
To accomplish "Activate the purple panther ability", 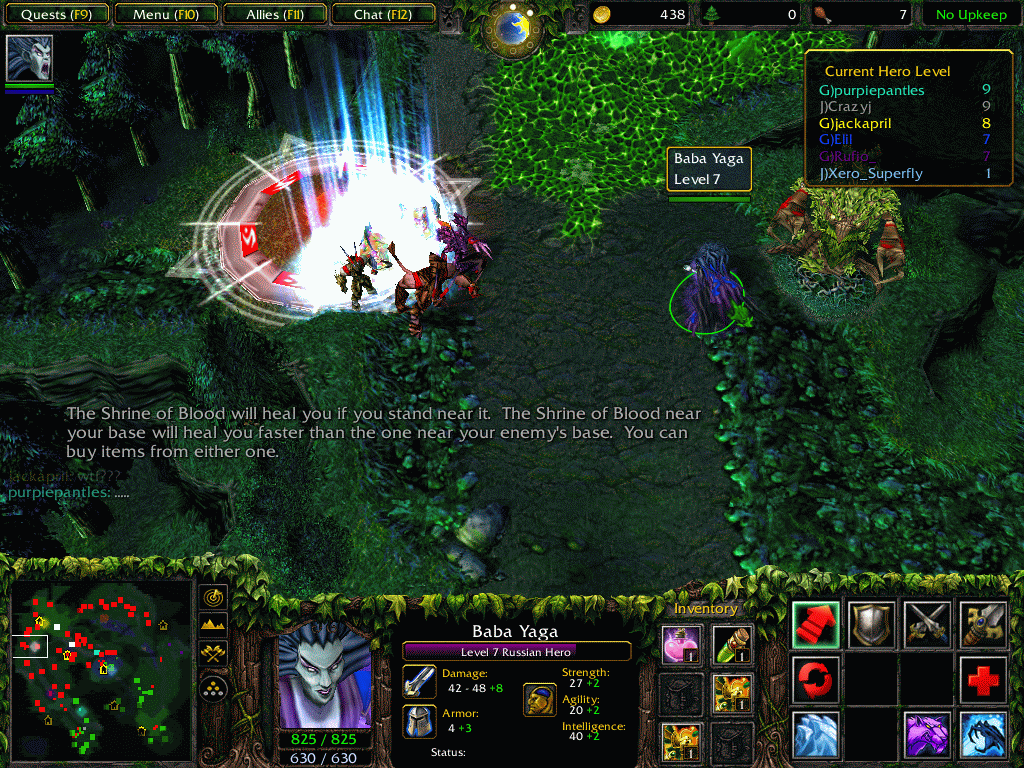I will tap(927, 735).
